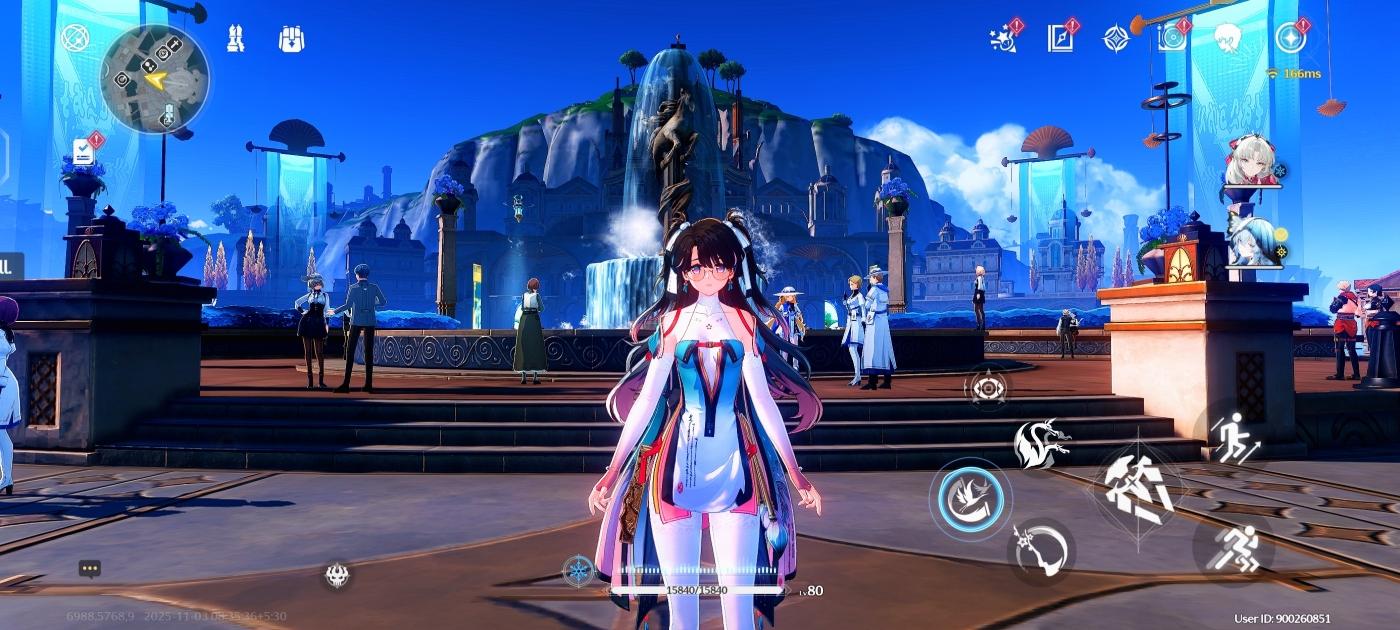Open the chat speech bubble
This screenshot has height=630, width=1400.
(90, 569)
